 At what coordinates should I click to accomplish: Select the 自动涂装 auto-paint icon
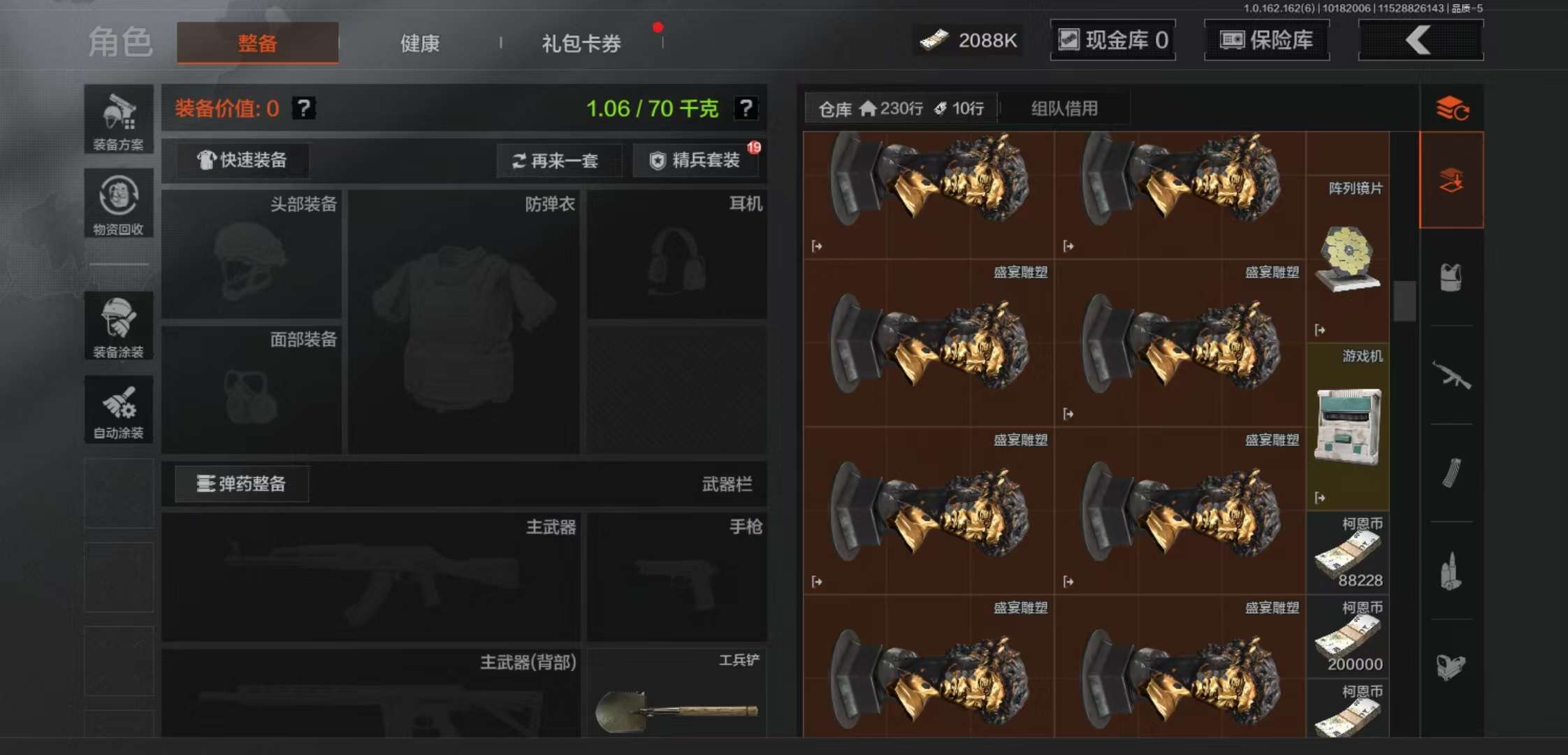118,409
